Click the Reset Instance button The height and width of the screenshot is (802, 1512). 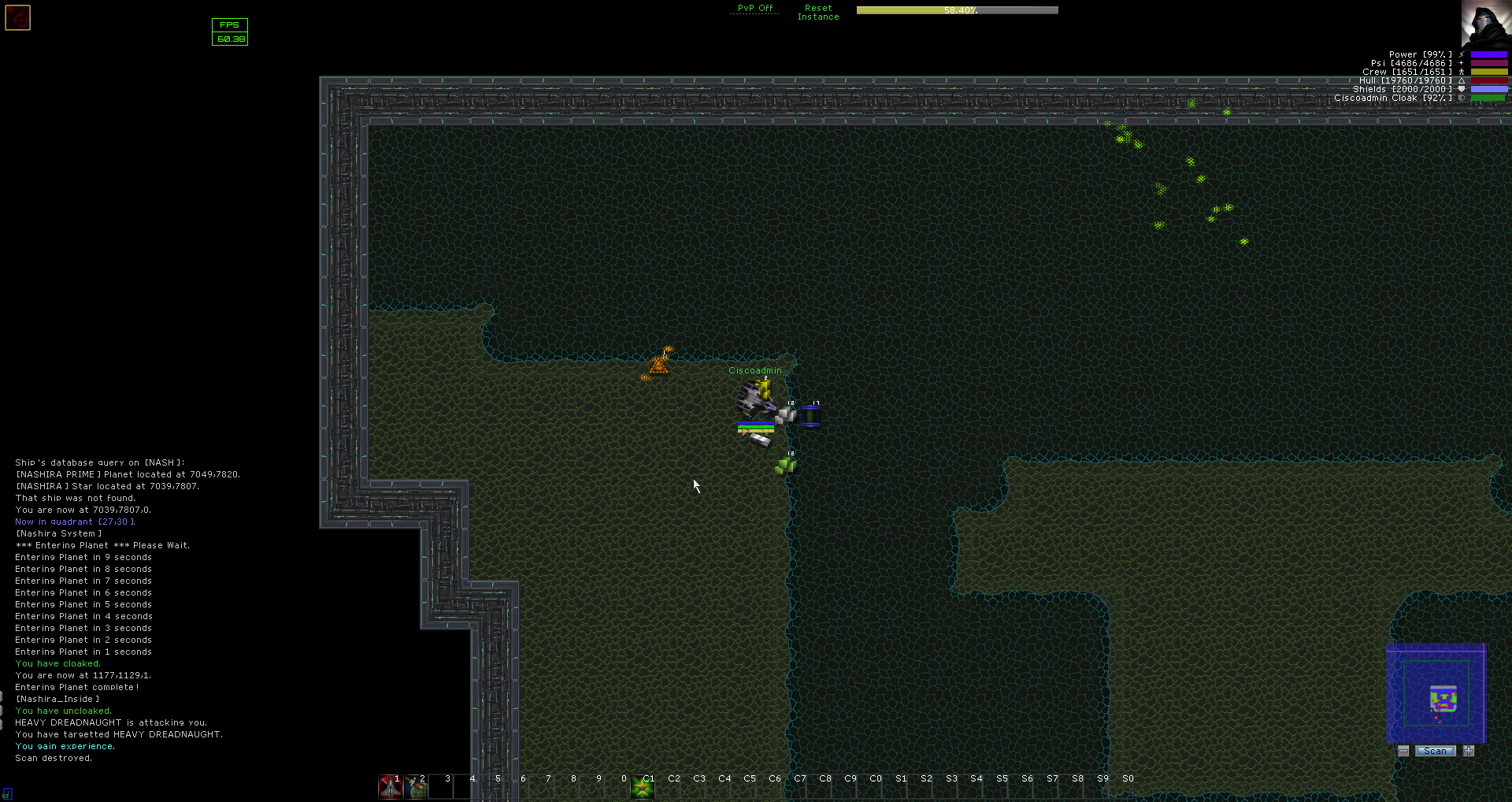[x=818, y=13]
